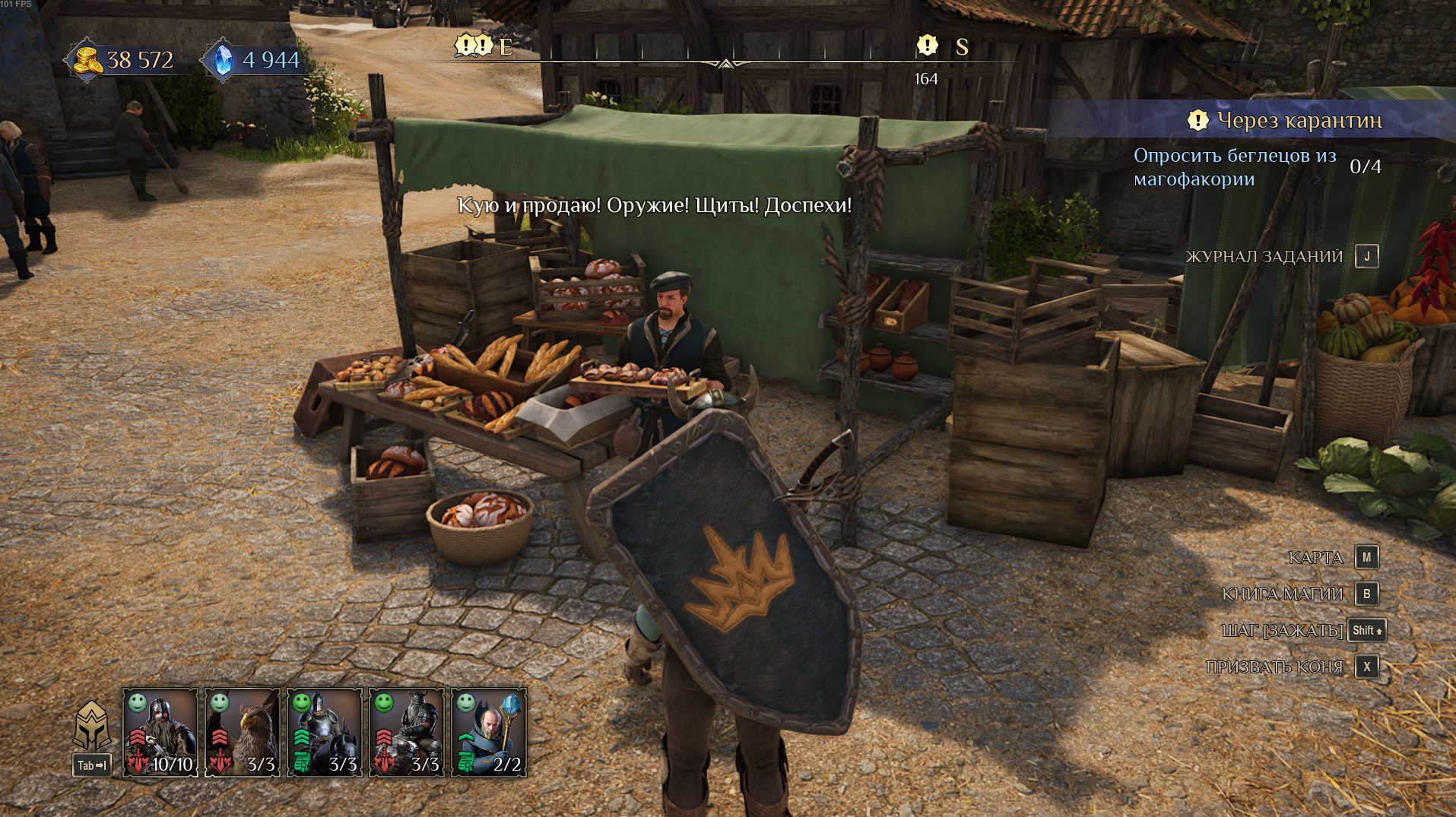
Task: Pick the horned-helmet dwarf unit portrait
Action: [407, 732]
